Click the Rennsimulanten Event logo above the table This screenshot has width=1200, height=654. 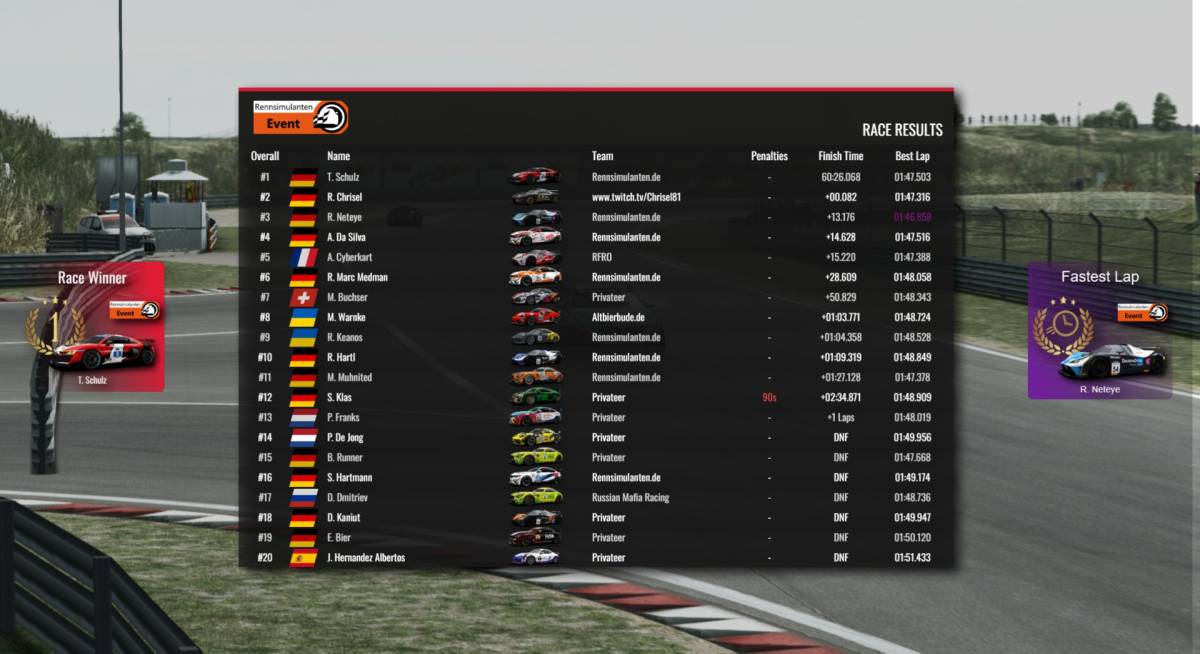(x=300, y=117)
